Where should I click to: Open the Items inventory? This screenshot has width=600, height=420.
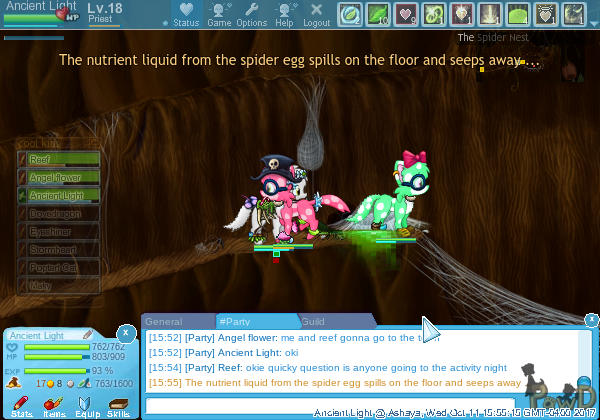54,405
